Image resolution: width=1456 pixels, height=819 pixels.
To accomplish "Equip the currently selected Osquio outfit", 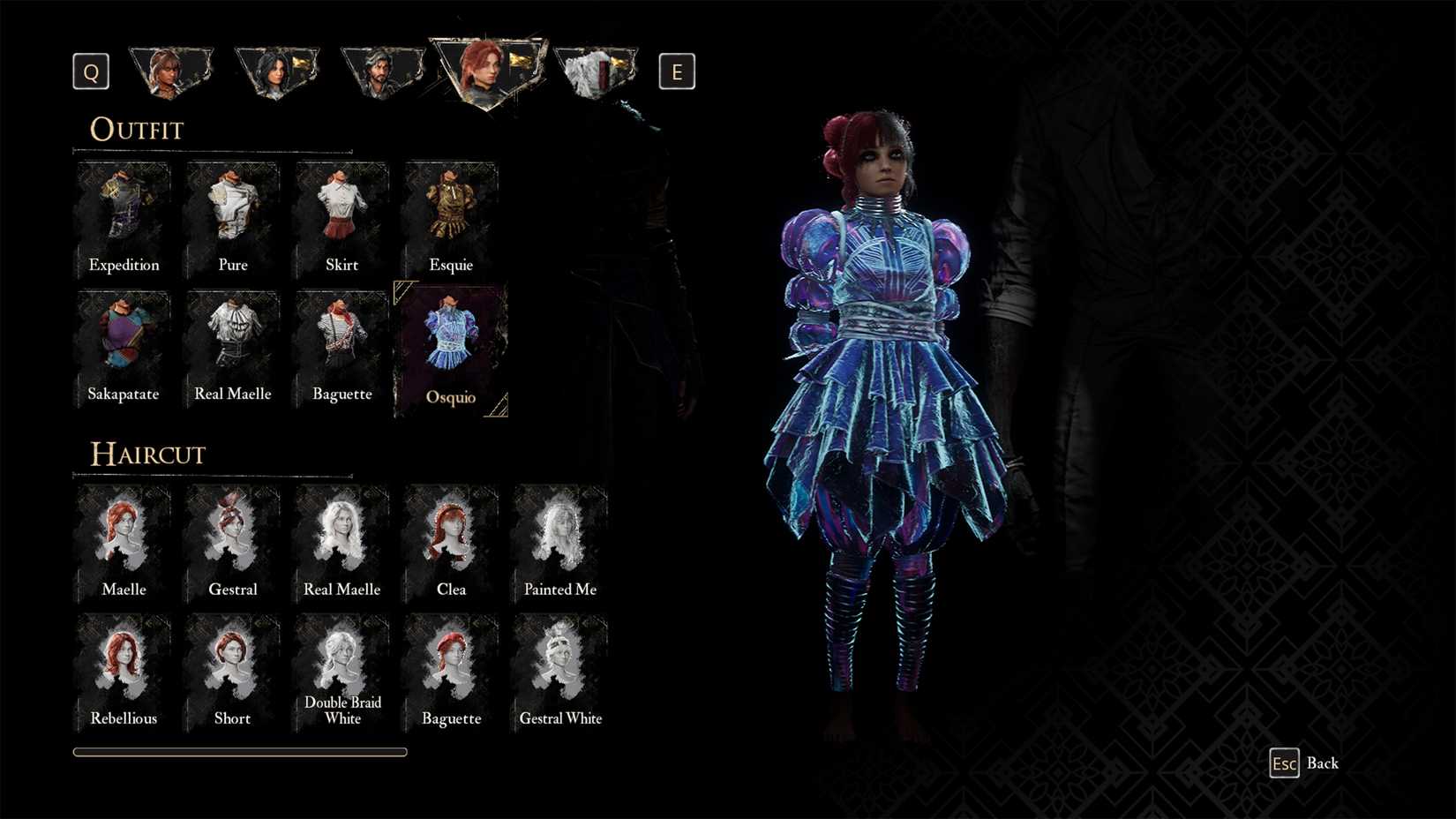I will (x=451, y=342).
